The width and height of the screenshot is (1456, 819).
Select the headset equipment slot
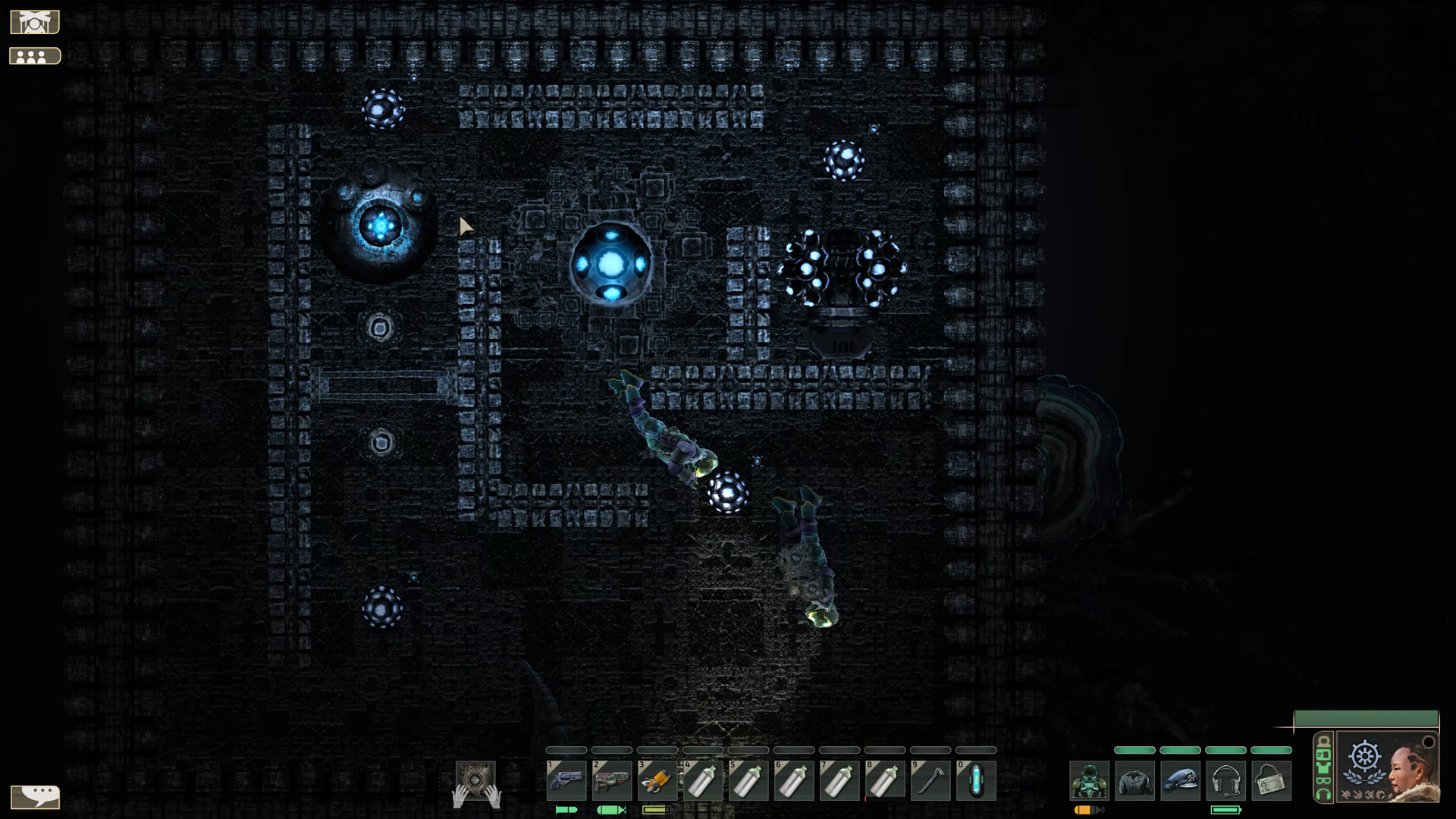pyautogui.click(x=1225, y=781)
